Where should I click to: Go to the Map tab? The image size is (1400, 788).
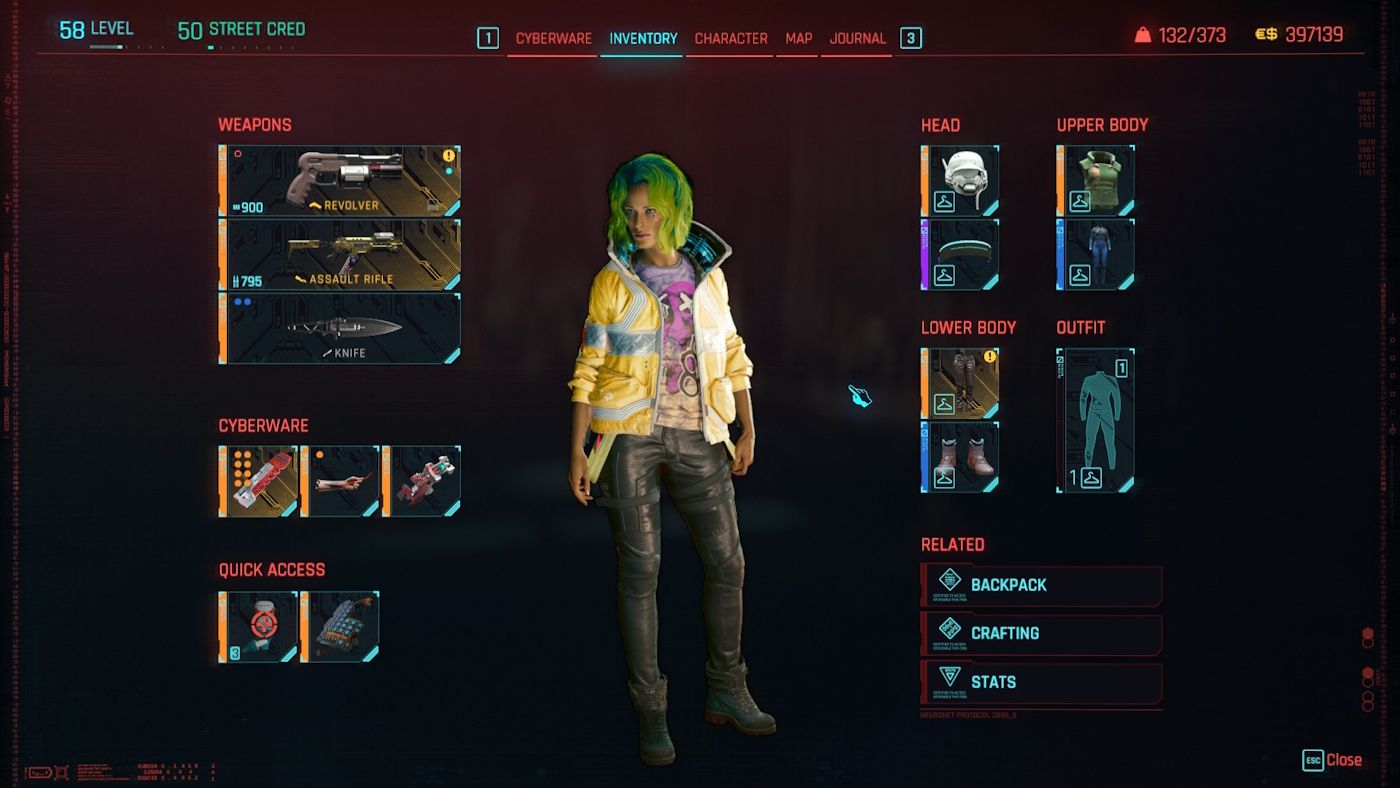coord(798,38)
